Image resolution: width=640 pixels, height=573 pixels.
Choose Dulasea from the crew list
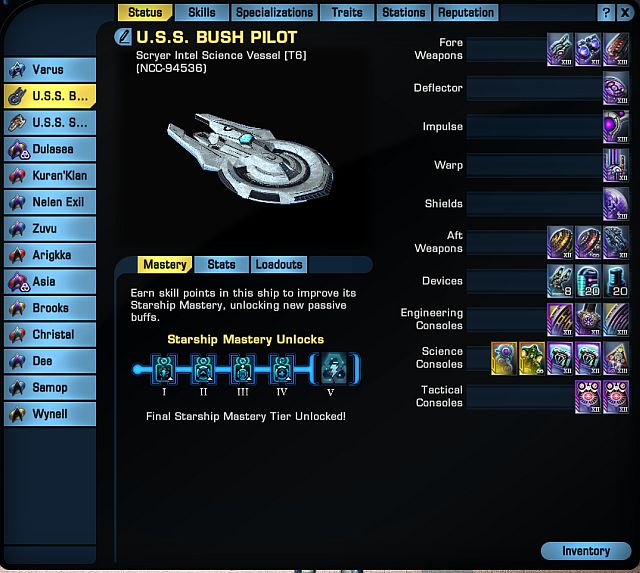[x=50, y=149]
